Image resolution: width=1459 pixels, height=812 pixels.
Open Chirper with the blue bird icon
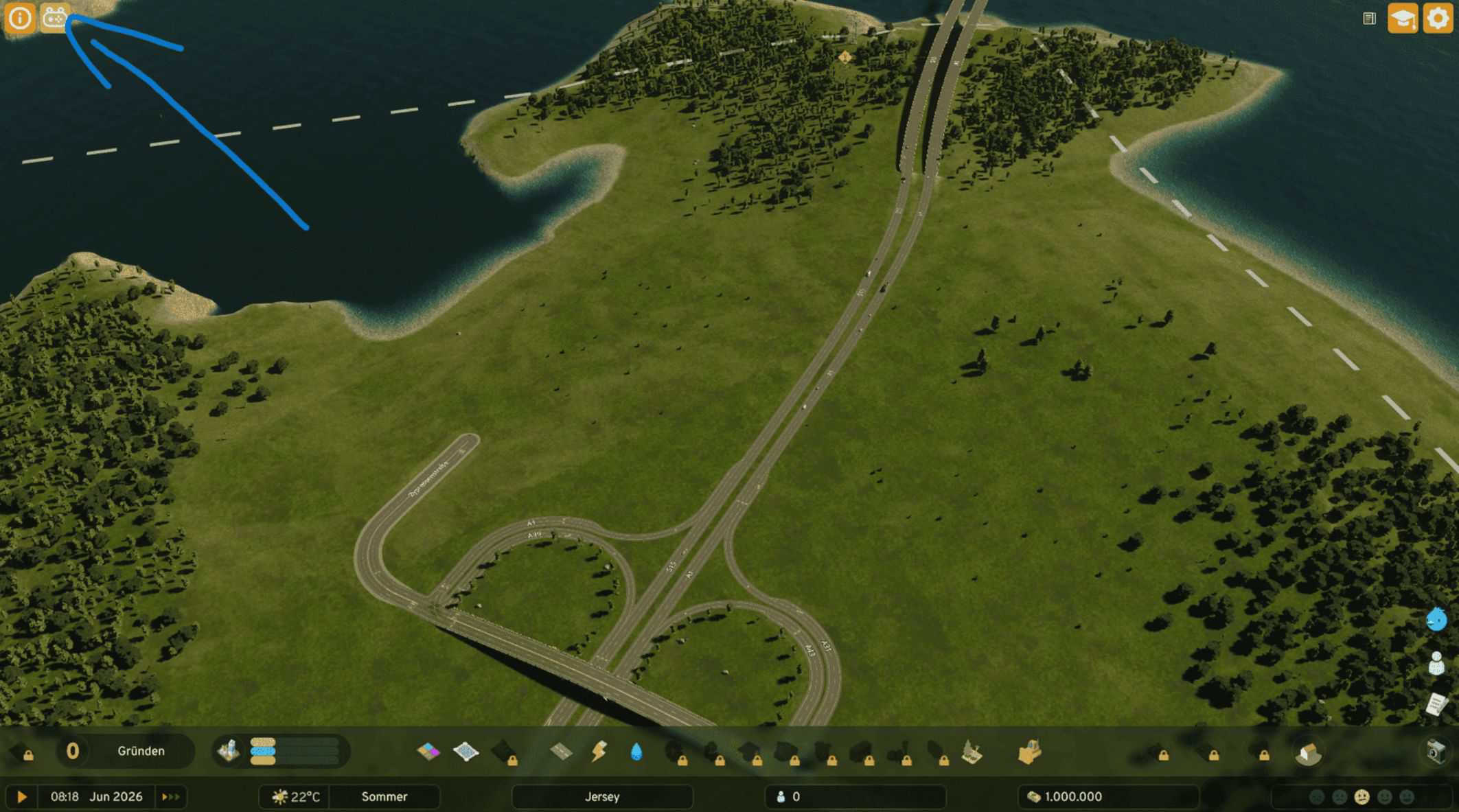[1436, 620]
